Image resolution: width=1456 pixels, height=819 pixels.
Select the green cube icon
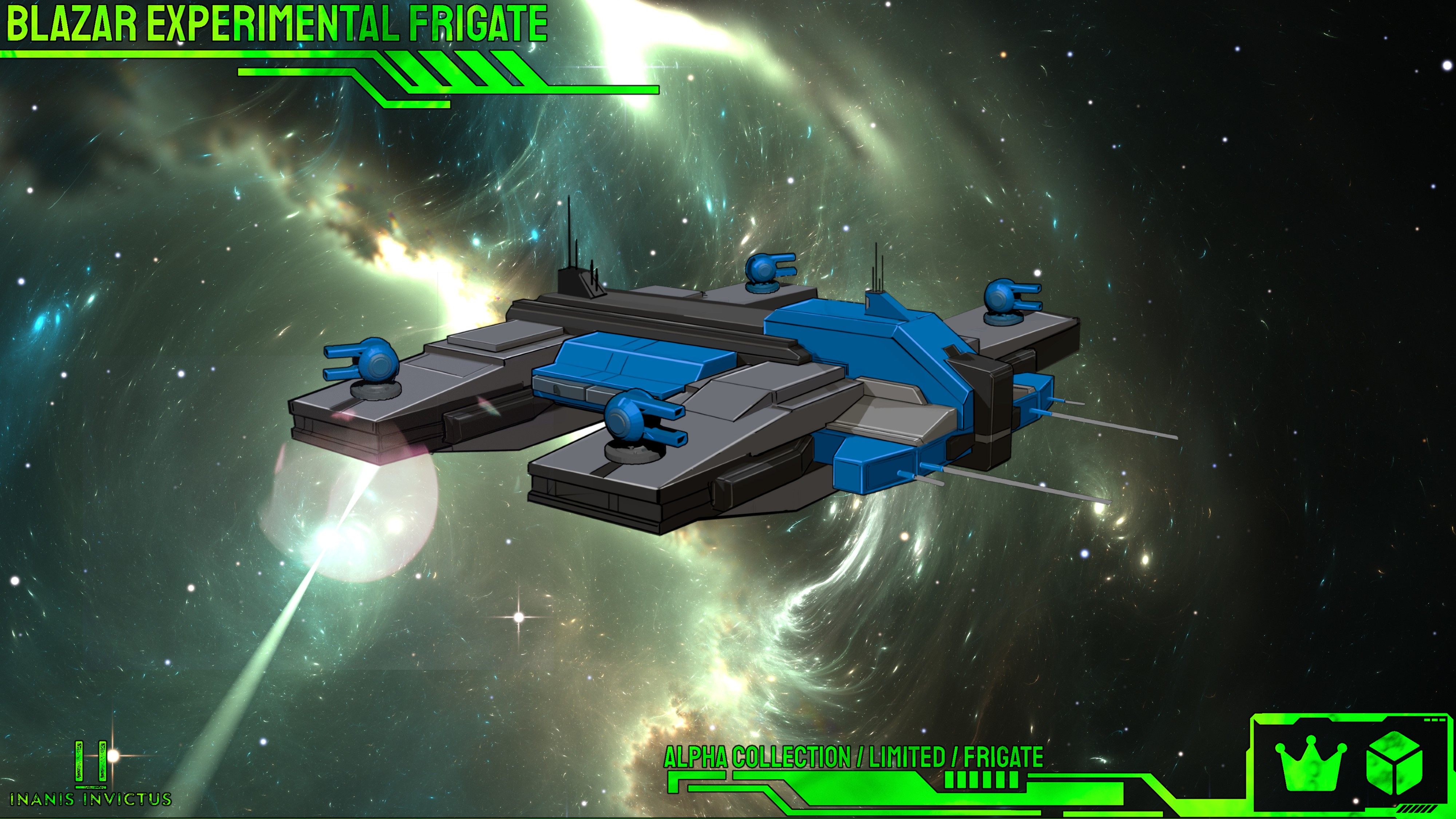tap(1394, 763)
